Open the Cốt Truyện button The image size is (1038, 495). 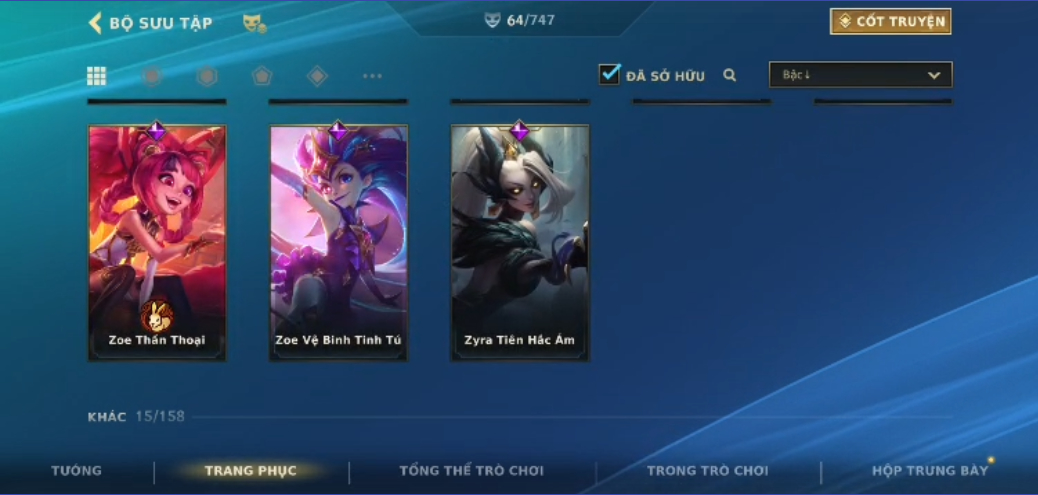pos(890,22)
